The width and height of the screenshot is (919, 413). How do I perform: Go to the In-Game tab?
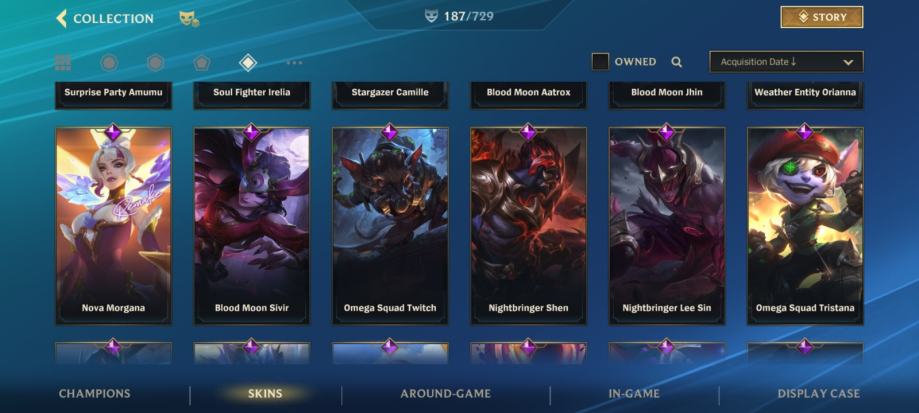tap(633, 394)
